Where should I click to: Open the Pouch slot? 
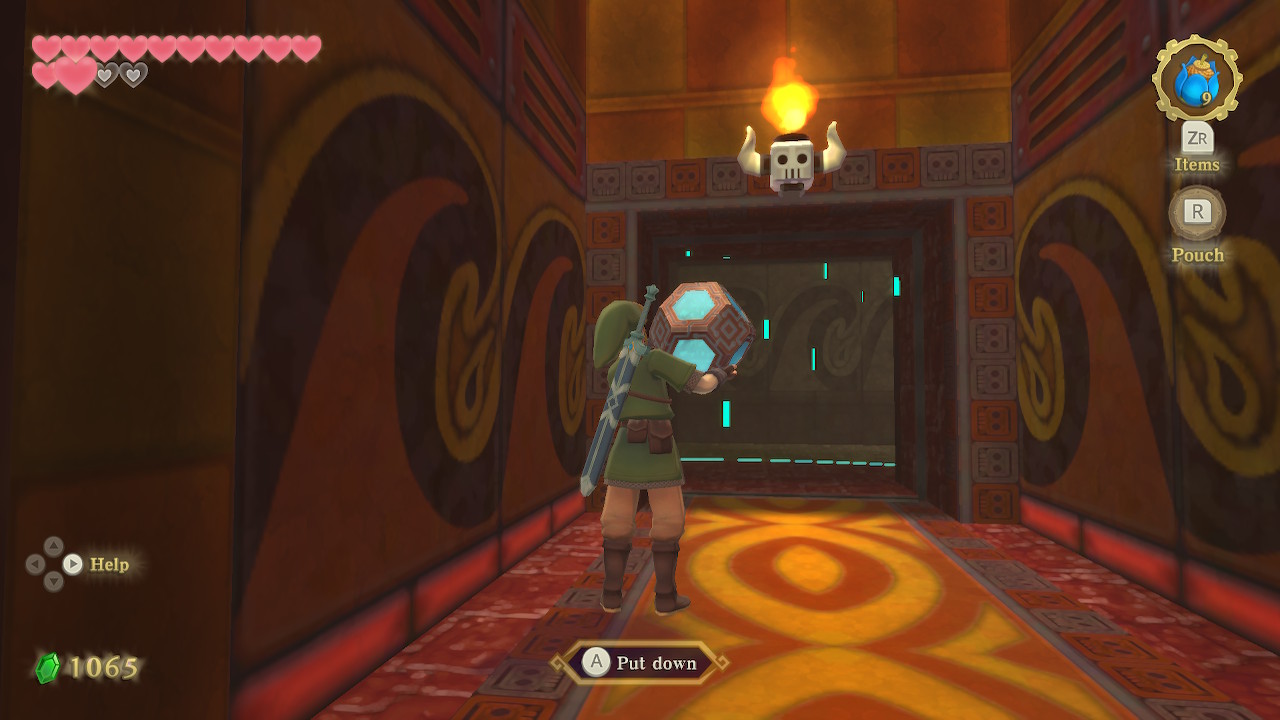pos(1197,212)
